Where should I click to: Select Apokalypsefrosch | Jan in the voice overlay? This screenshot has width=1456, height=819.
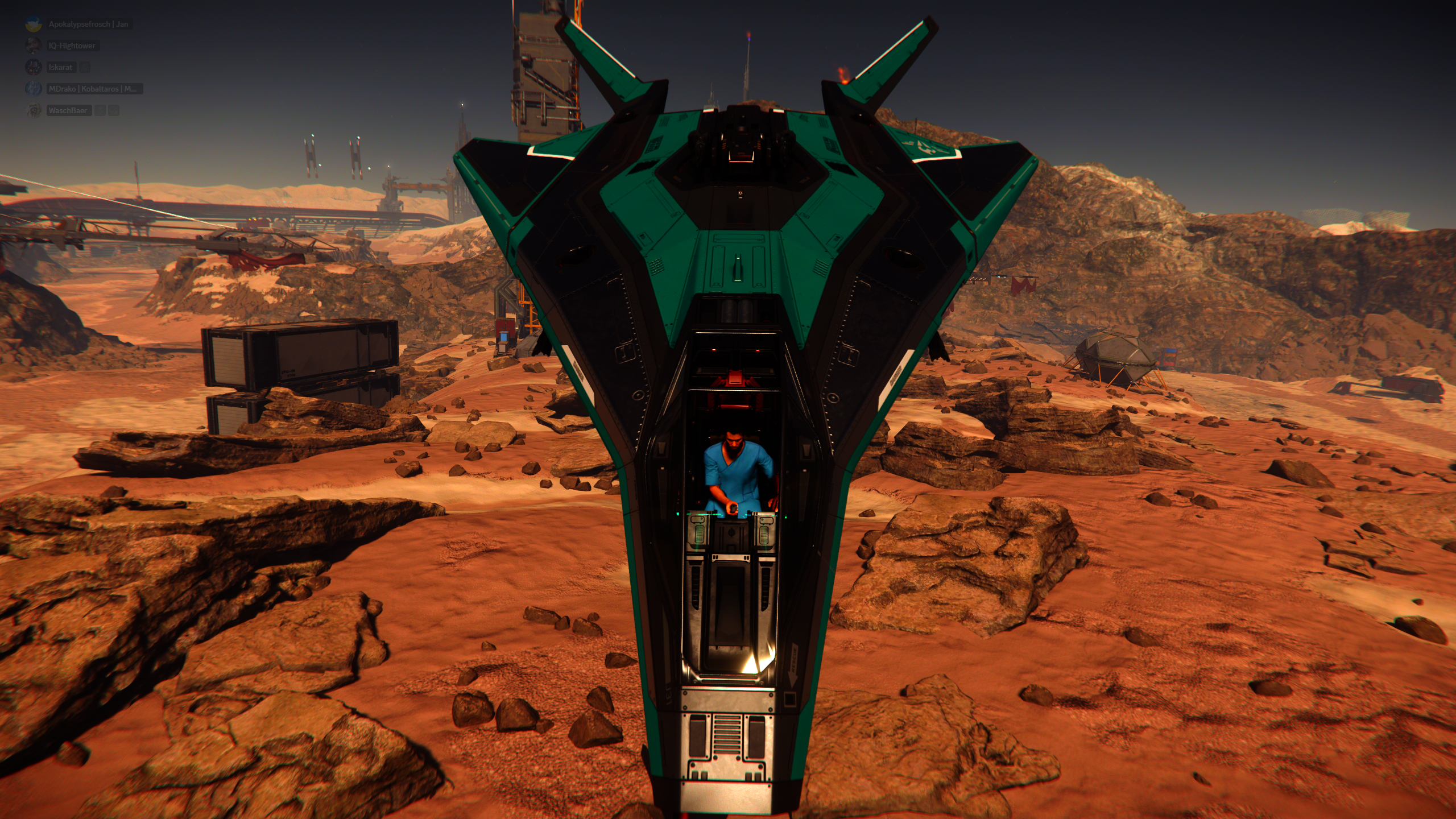click(x=88, y=24)
